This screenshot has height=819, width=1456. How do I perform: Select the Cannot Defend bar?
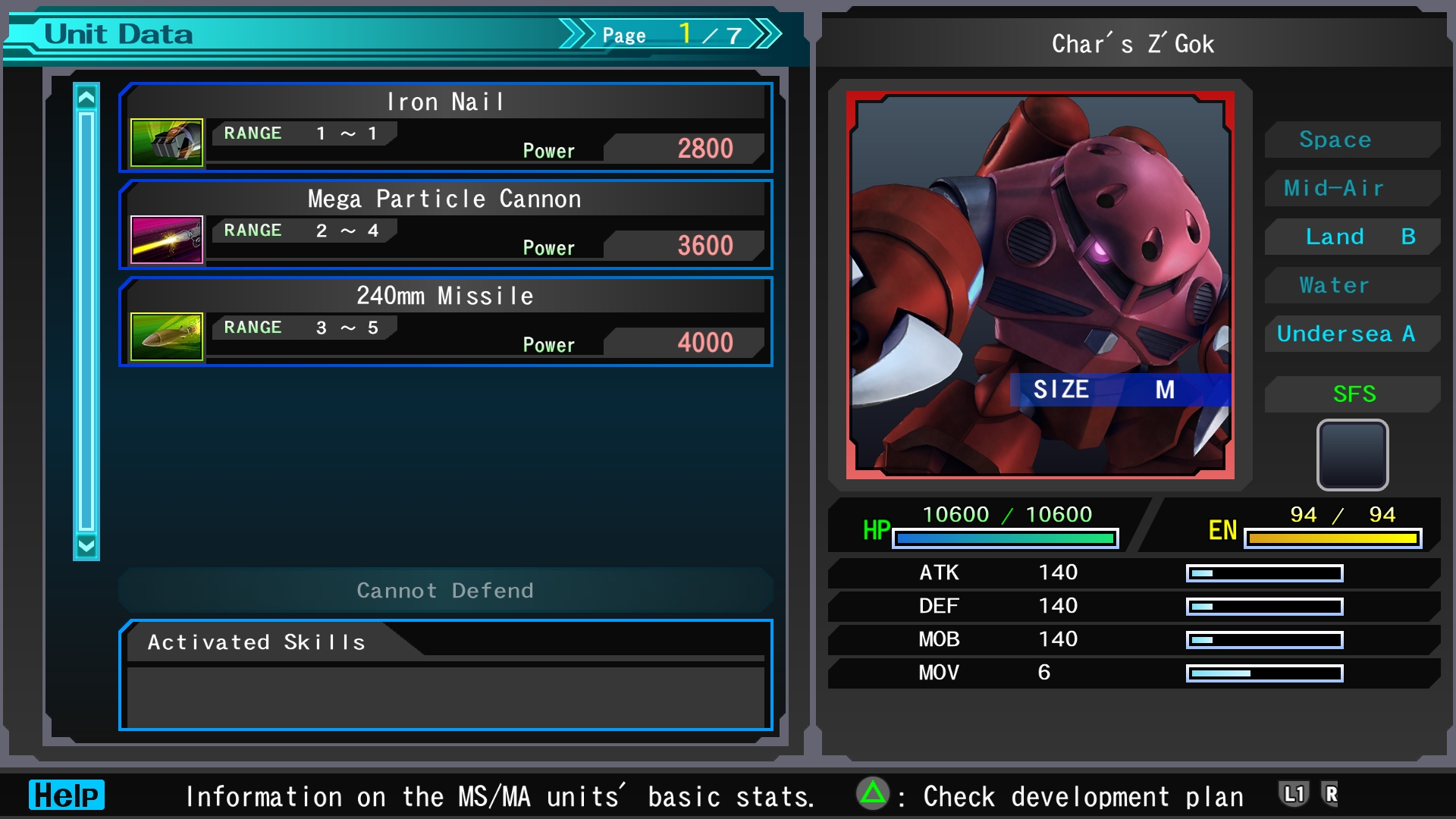point(446,590)
